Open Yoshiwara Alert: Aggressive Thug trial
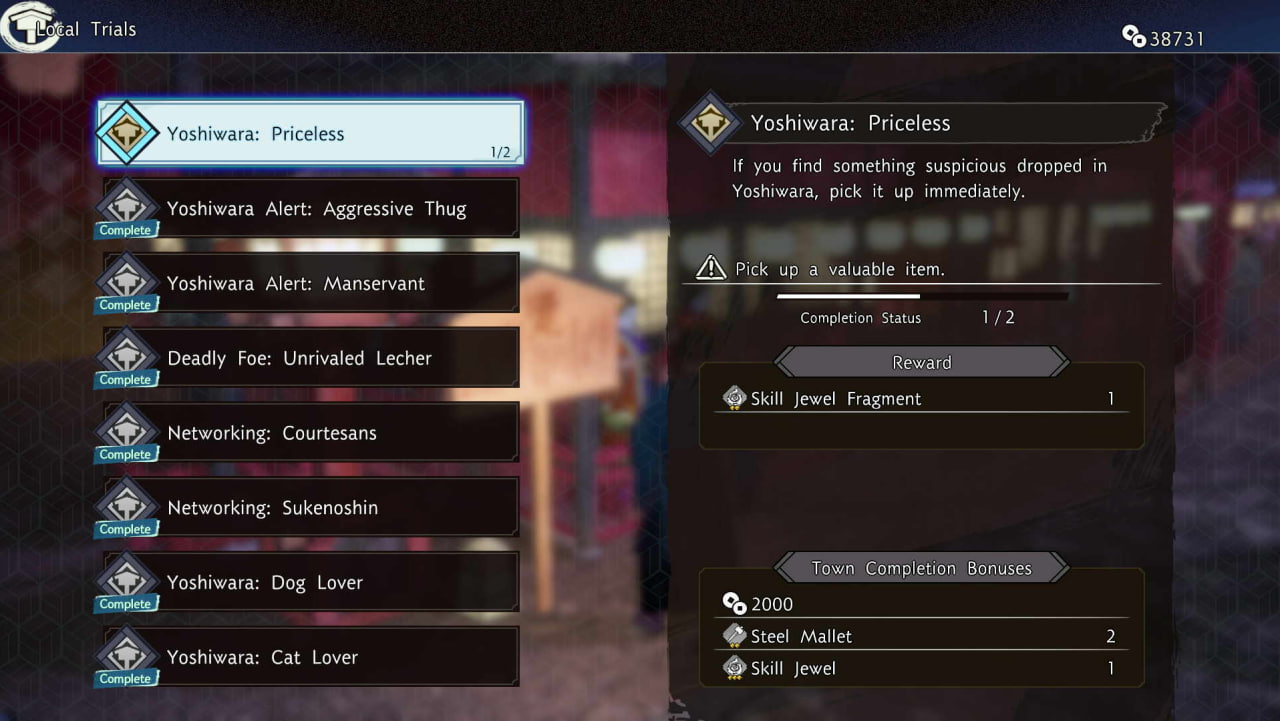The width and height of the screenshot is (1280, 721). pyautogui.click(x=312, y=208)
